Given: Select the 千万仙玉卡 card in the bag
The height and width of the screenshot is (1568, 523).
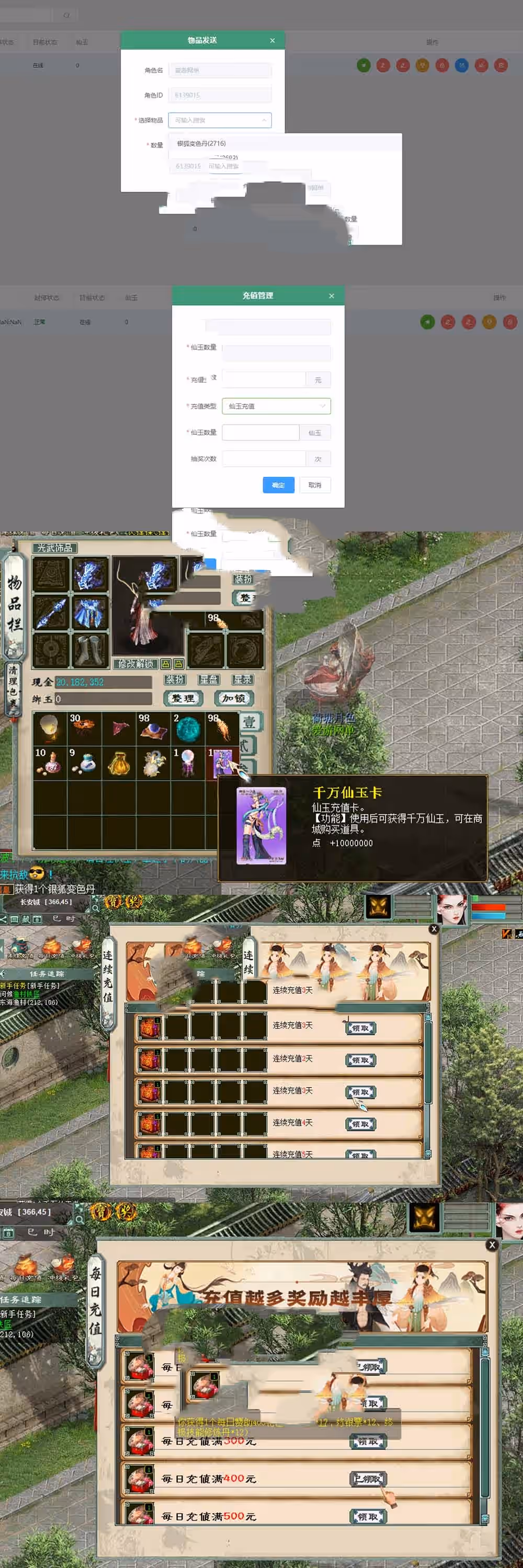Looking at the screenshot, I should (x=222, y=762).
